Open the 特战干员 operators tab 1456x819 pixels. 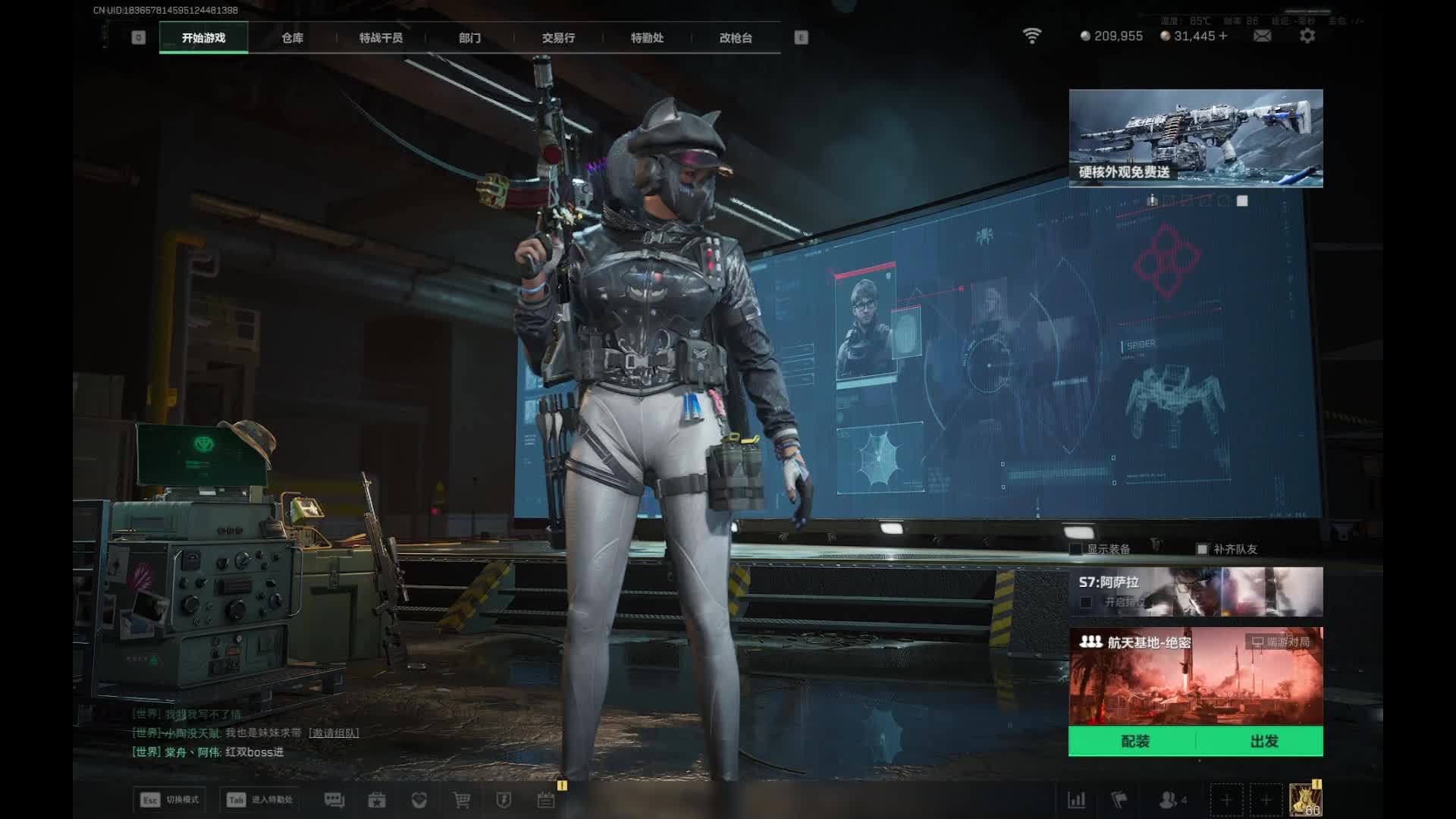coord(381,38)
